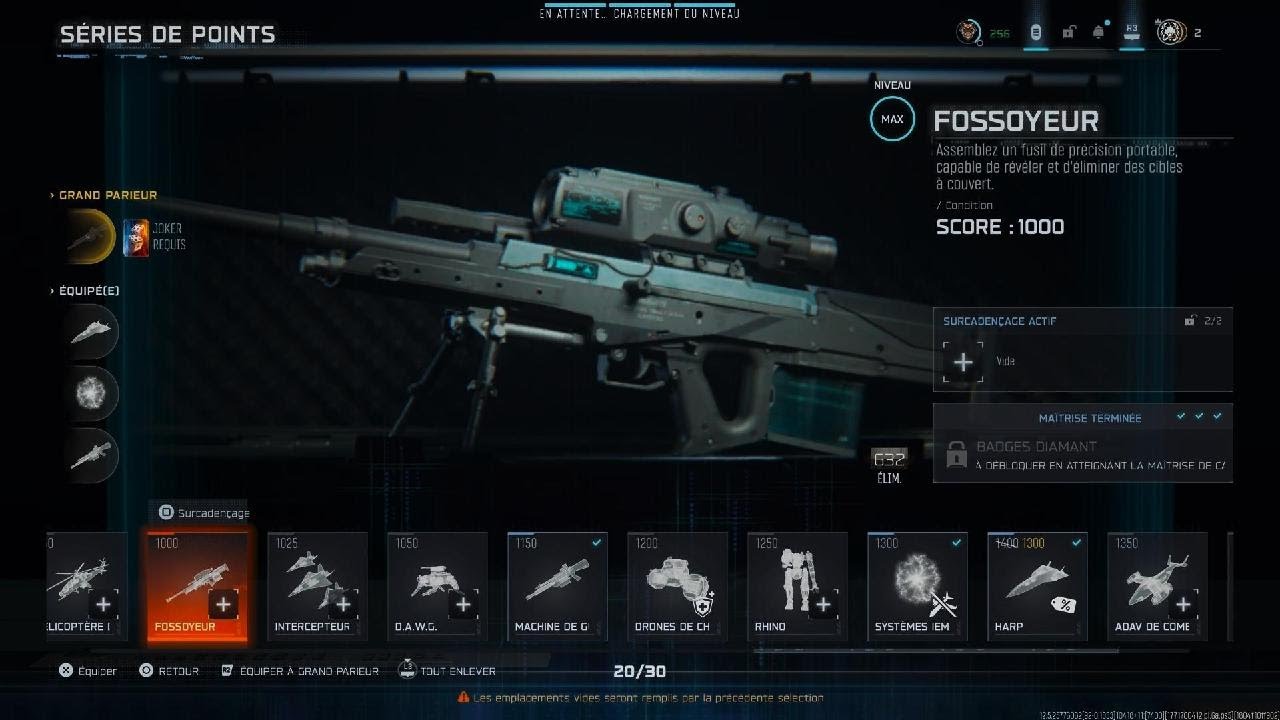Open the player profile emblem
The width and height of the screenshot is (1280, 720).
click(x=1171, y=33)
